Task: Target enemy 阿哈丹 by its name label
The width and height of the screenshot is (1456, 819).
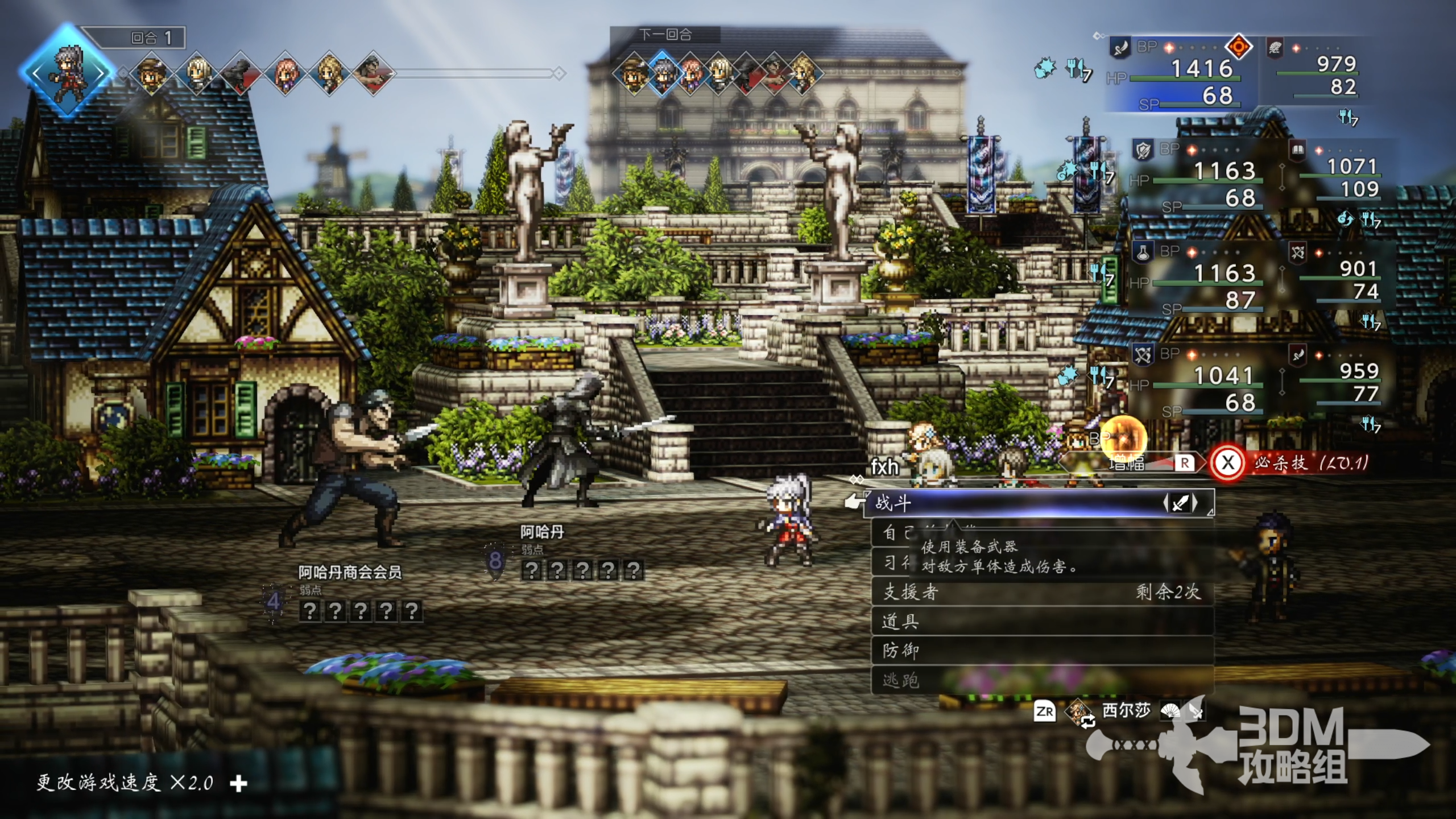Action: click(542, 532)
